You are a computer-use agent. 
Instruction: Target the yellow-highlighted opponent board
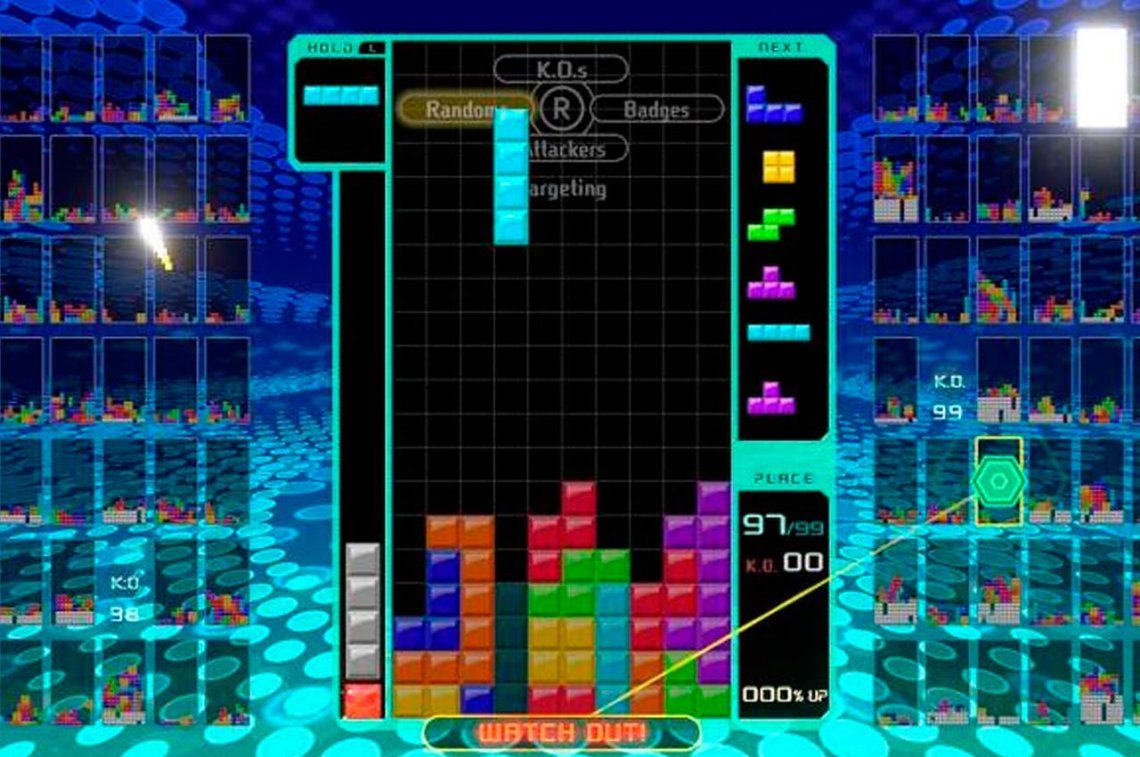click(x=999, y=481)
